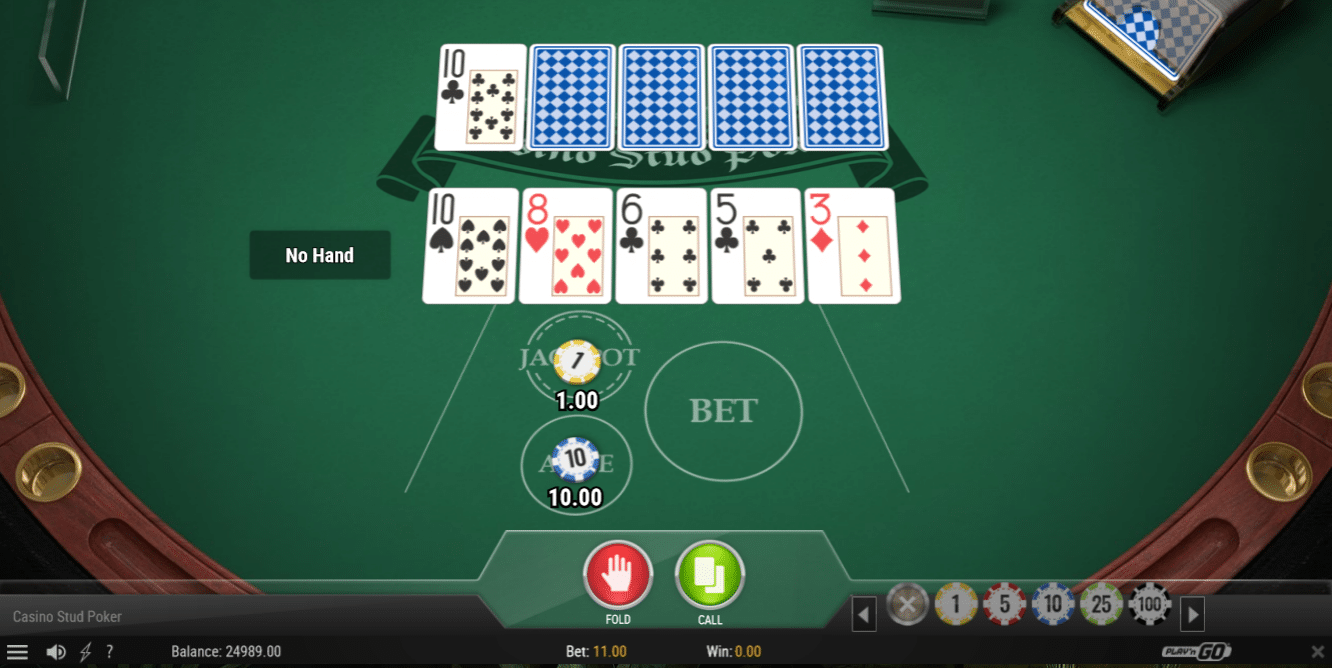This screenshot has height=668, width=1332.
Task: Choose the black 100 chip
Action: coord(1149,604)
